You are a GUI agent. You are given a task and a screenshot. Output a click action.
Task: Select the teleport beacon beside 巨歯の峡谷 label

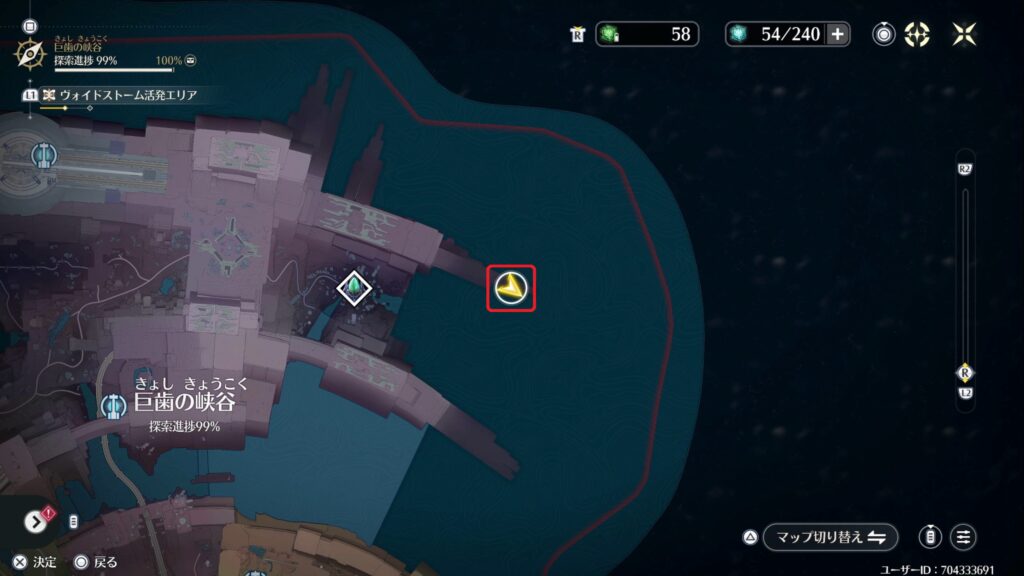pos(113,406)
